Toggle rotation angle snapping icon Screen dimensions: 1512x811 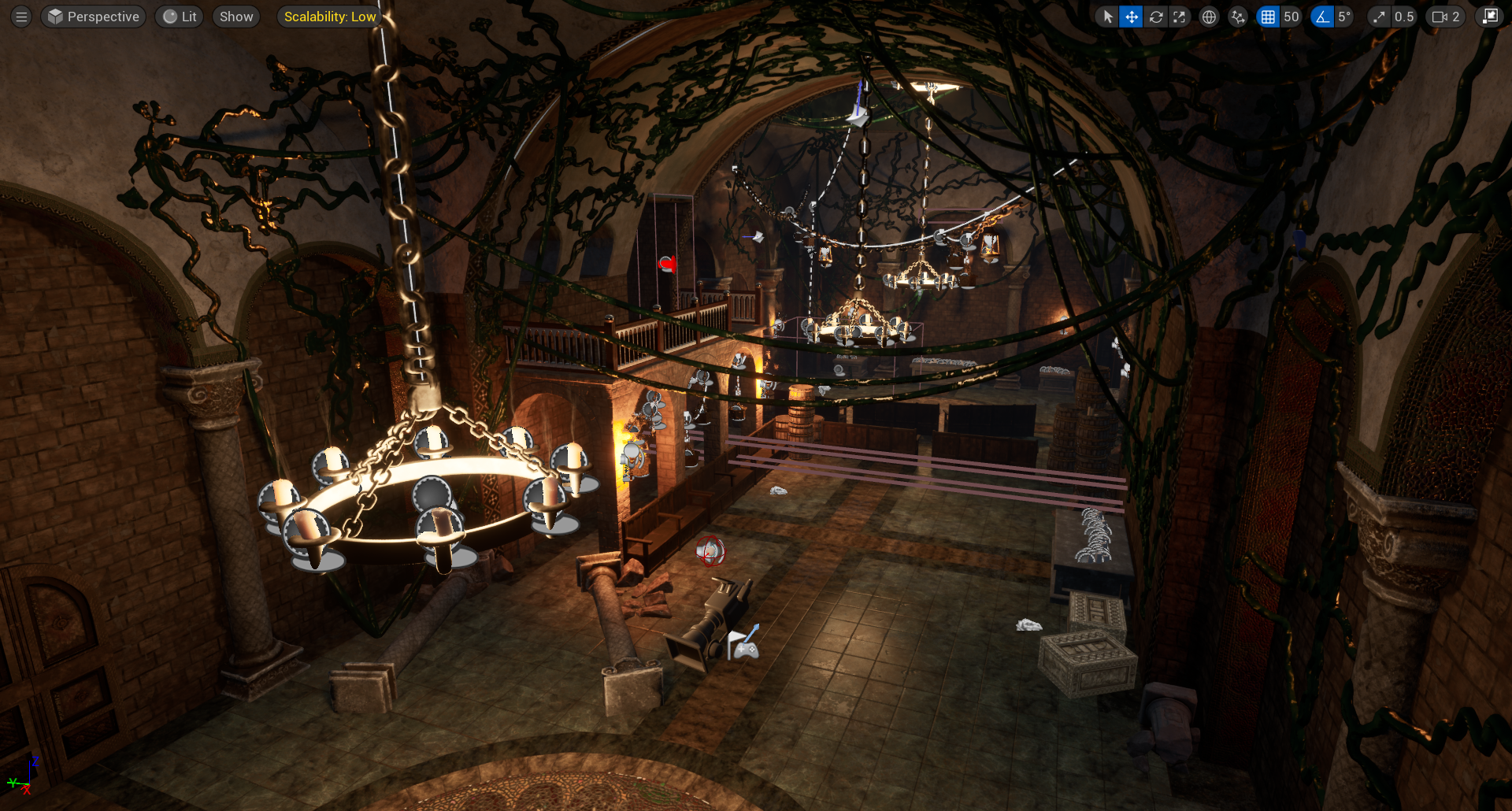pyautogui.click(x=1322, y=17)
